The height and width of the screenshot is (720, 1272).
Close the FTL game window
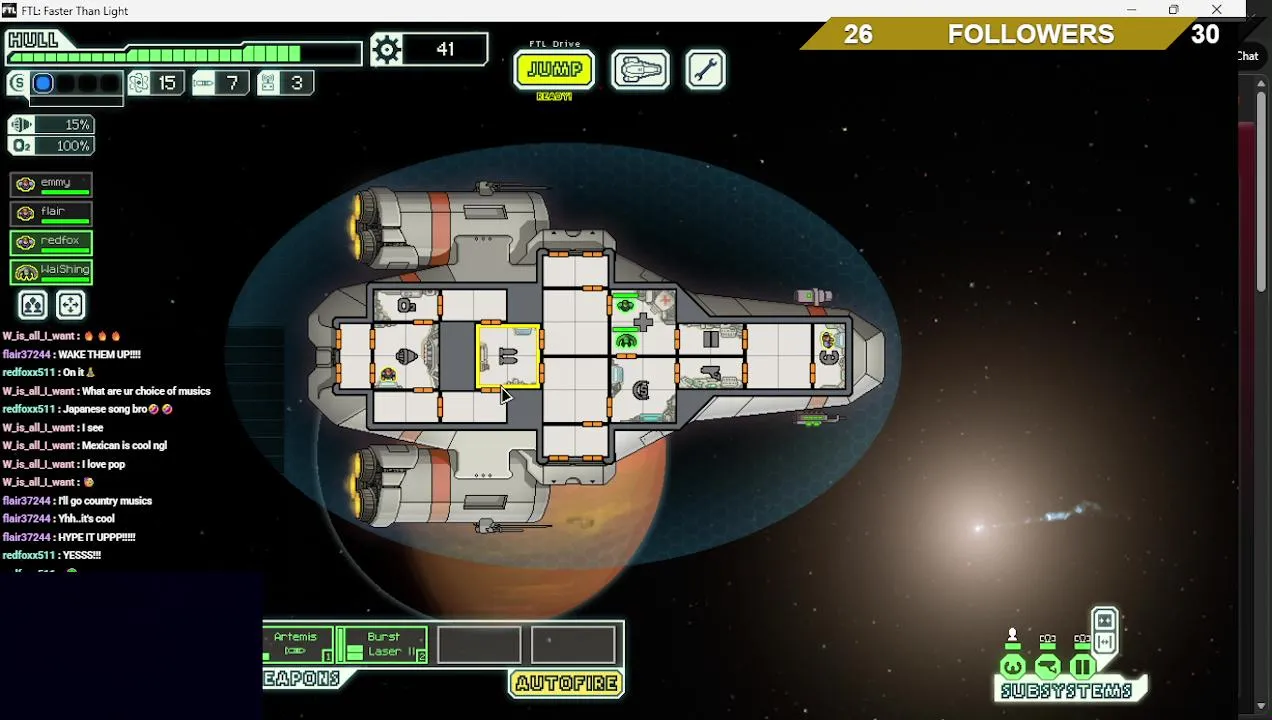[x=1216, y=10]
